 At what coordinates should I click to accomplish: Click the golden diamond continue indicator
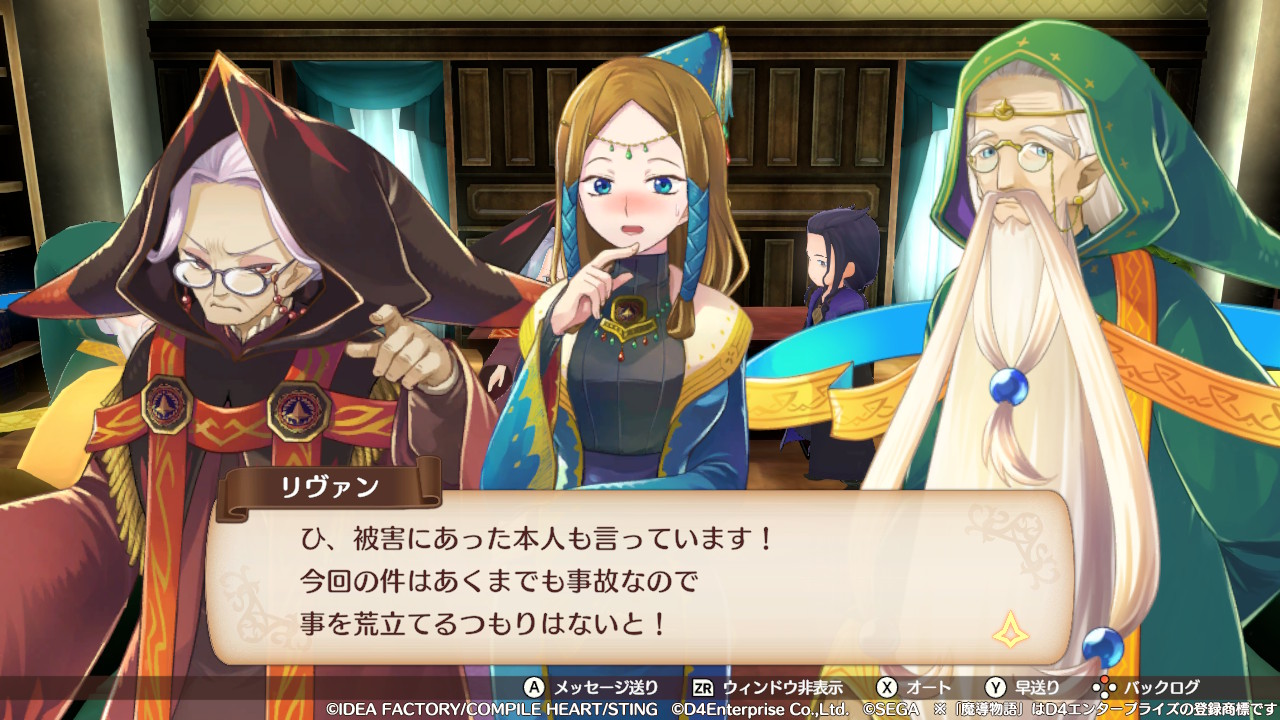point(1010,629)
